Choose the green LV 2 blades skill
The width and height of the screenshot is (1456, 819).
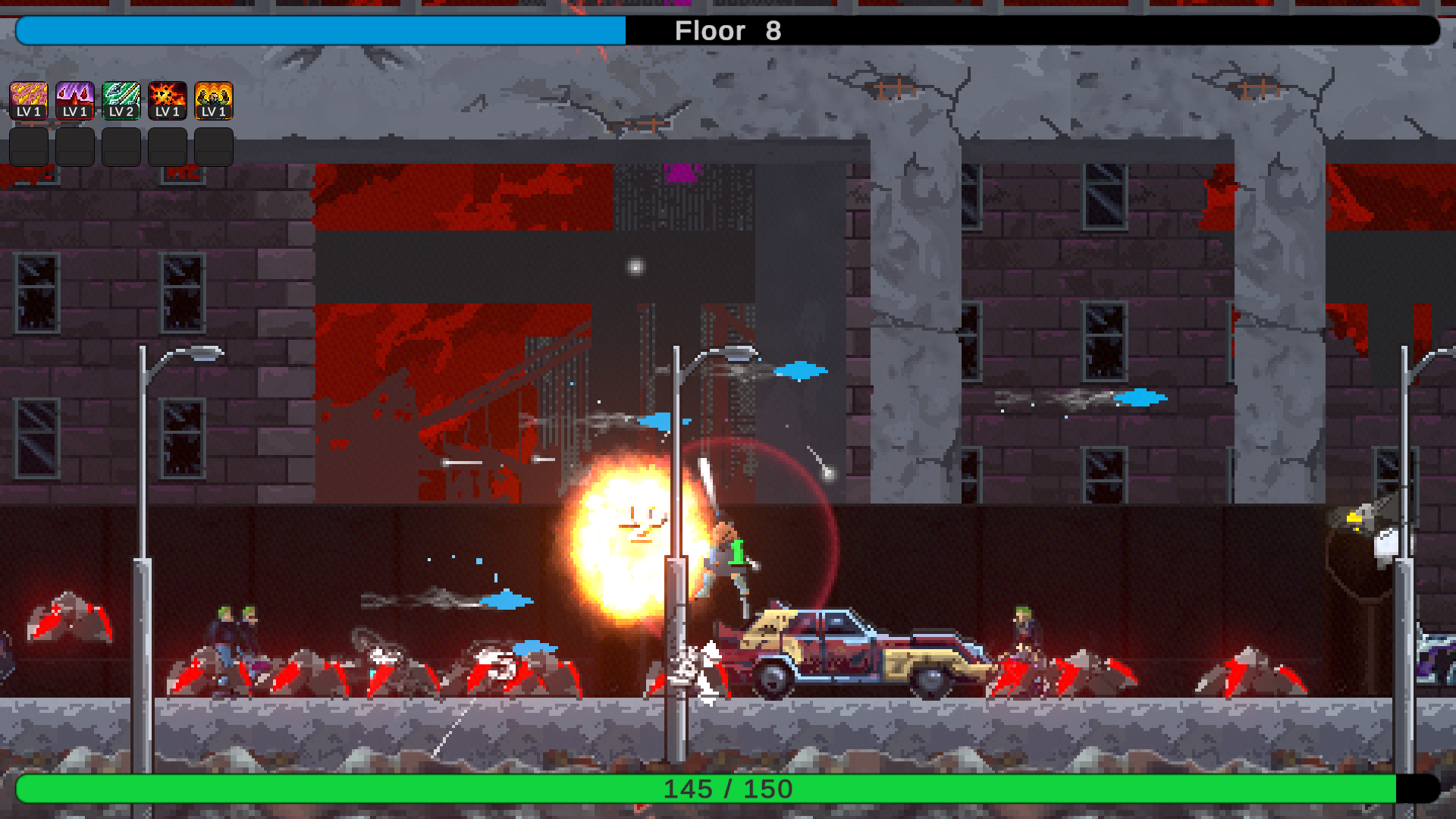pos(121,101)
